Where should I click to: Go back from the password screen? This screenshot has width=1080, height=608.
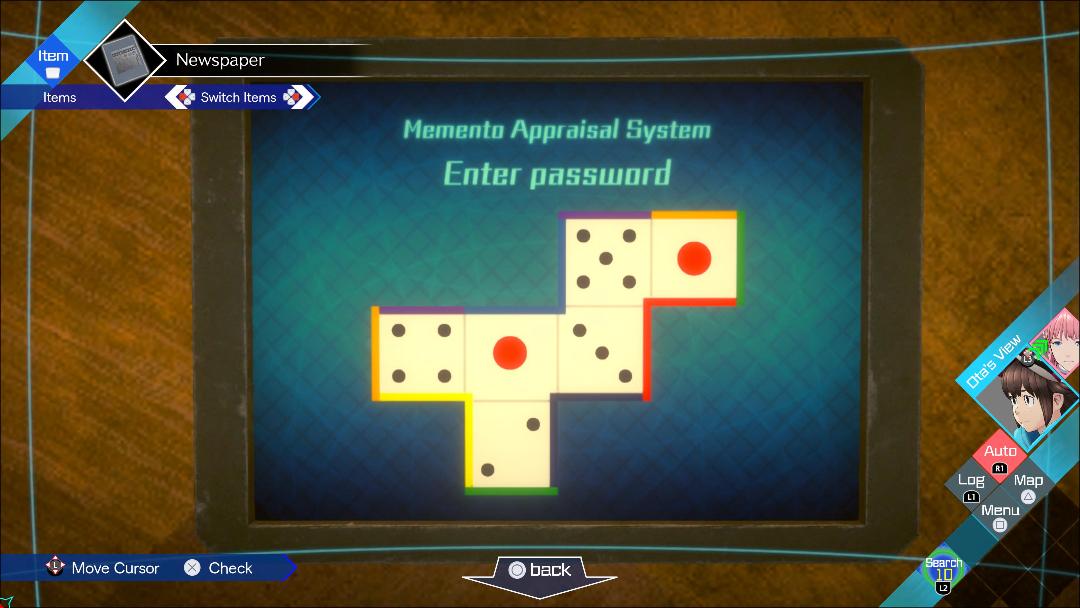(x=539, y=570)
